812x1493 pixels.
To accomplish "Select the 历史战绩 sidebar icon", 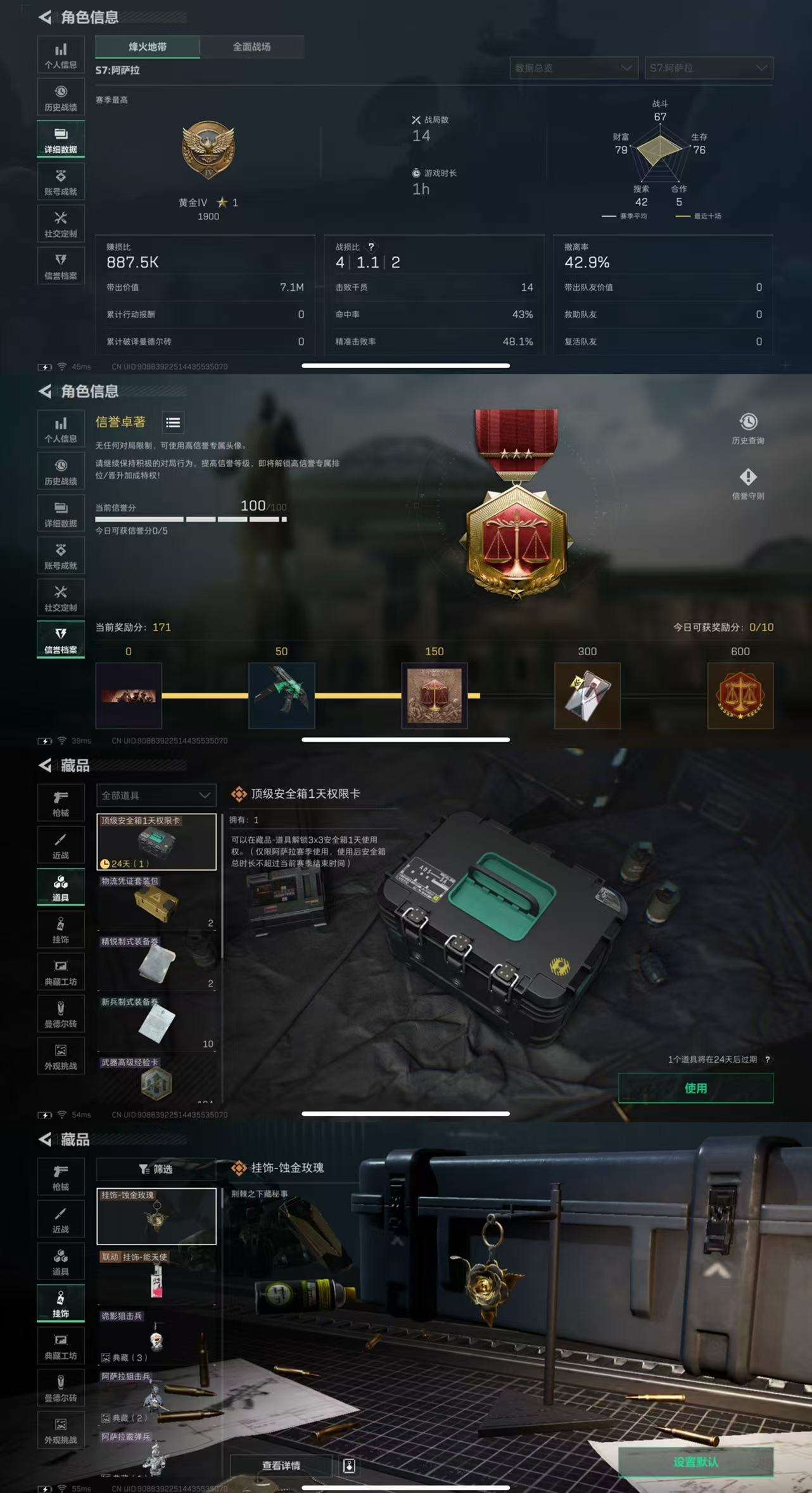I will click(x=61, y=96).
